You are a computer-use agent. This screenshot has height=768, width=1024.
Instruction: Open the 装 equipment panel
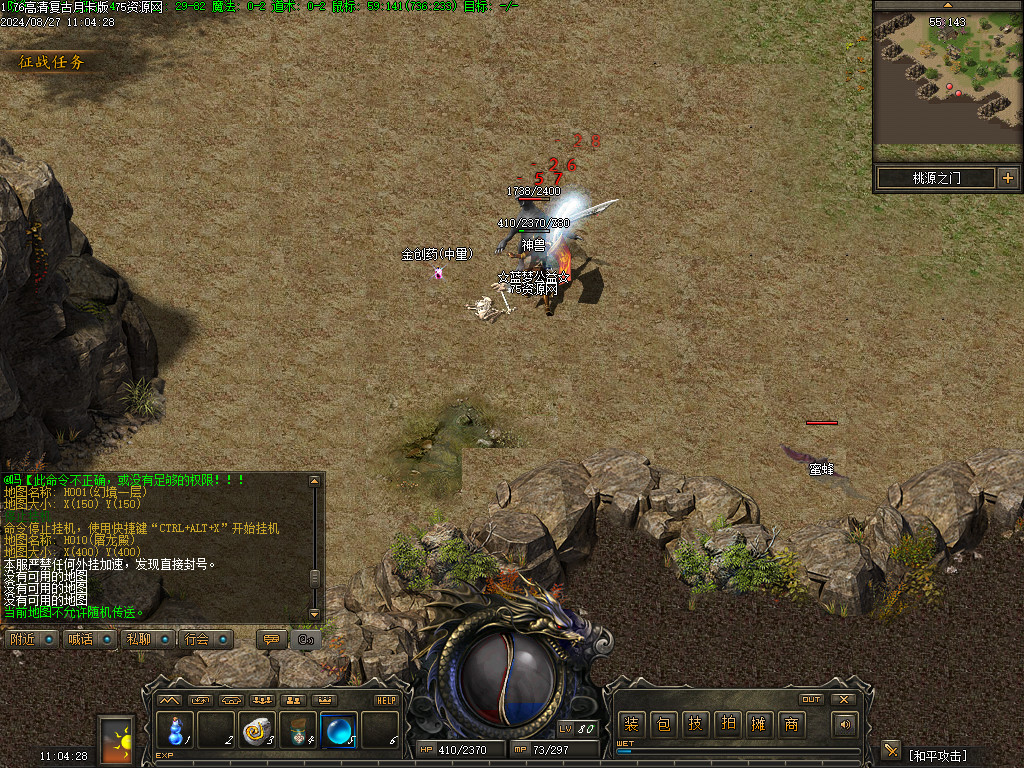[x=631, y=724]
